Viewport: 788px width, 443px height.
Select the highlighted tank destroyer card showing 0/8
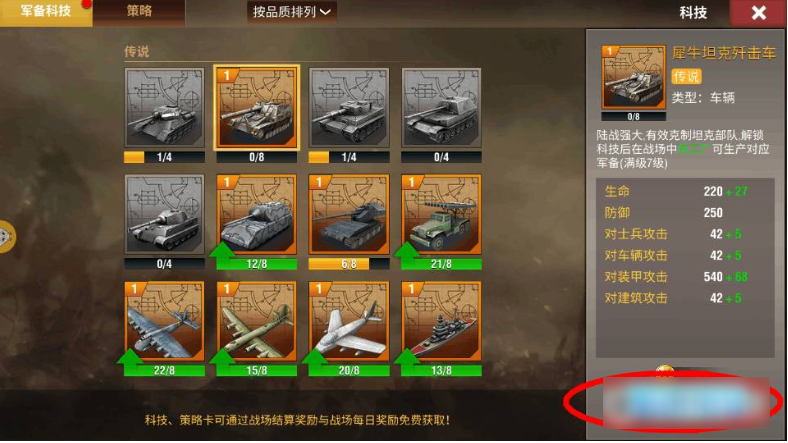256,107
